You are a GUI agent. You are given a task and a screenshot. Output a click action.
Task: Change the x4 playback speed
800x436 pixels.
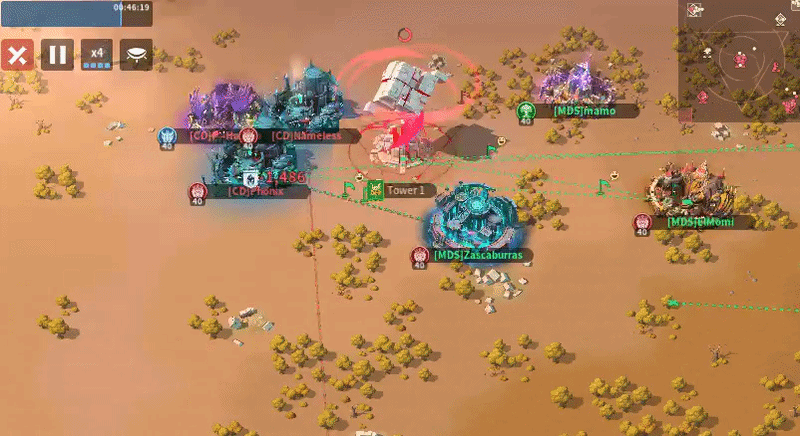pos(97,54)
